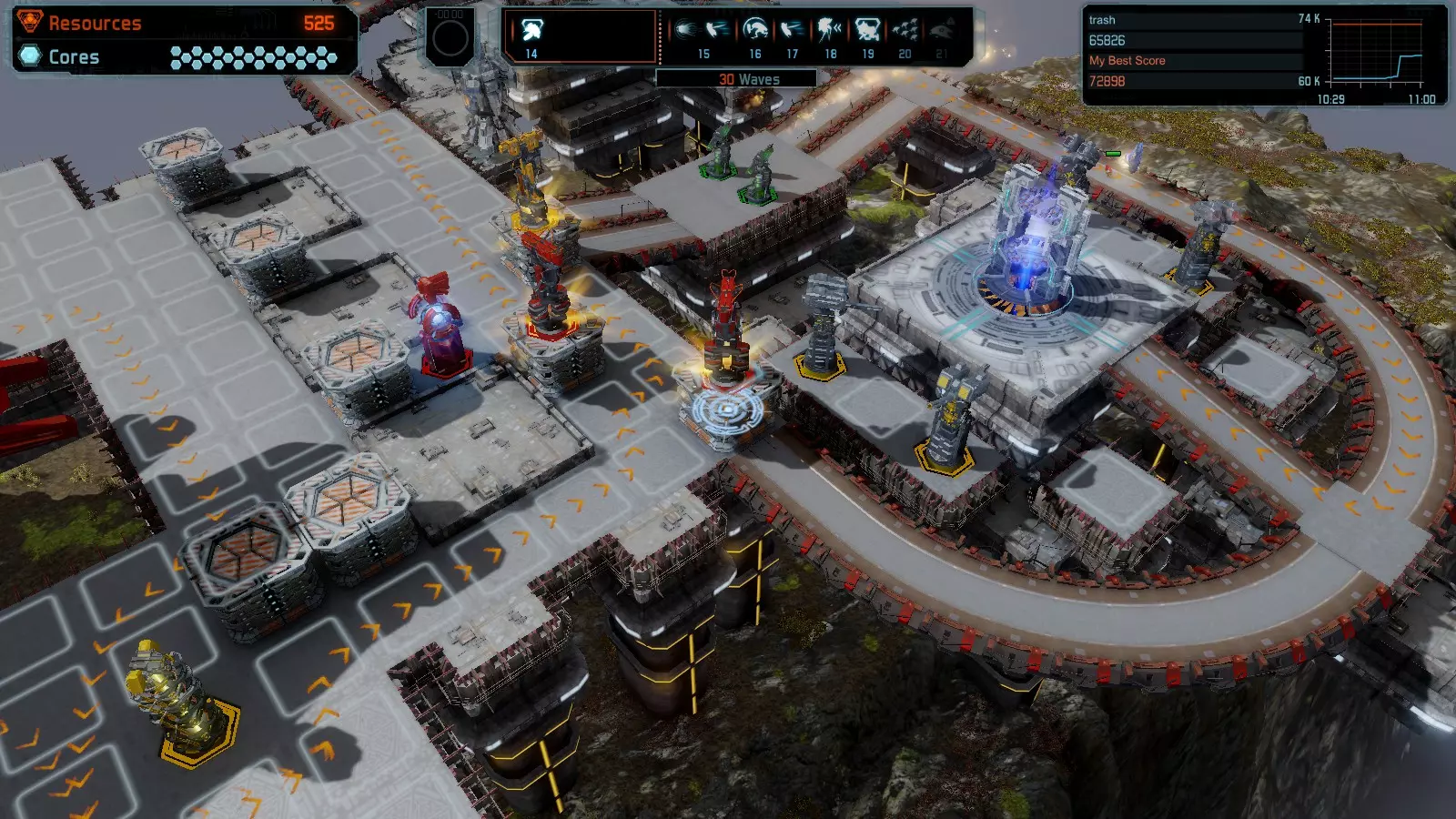Image resolution: width=1456 pixels, height=819 pixels.
Task: Select the current wave 14 enemy icon
Action: coord(532,30)
